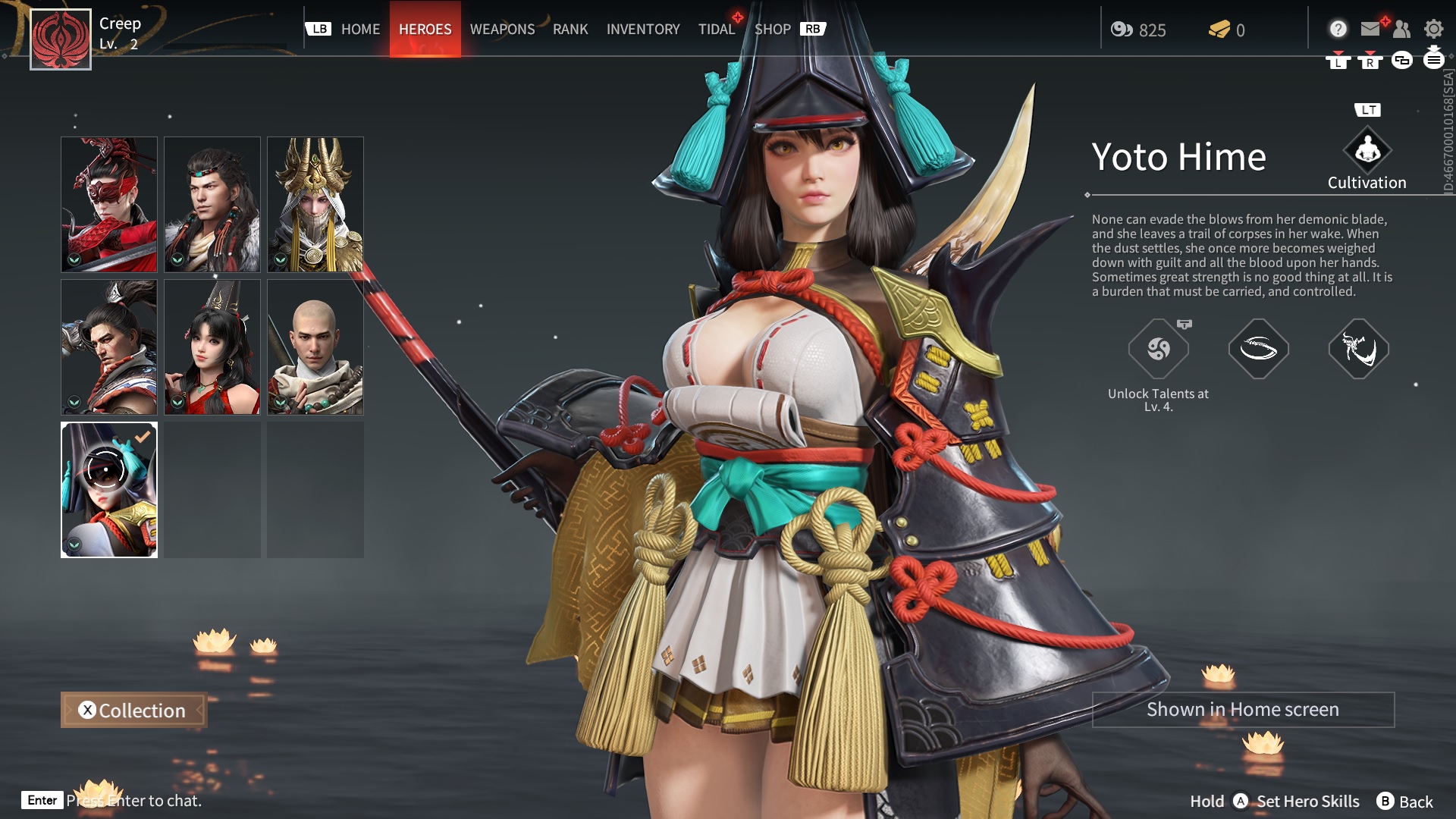
Task: View the spinning blade skill icon
Action: coord(1259,349)
